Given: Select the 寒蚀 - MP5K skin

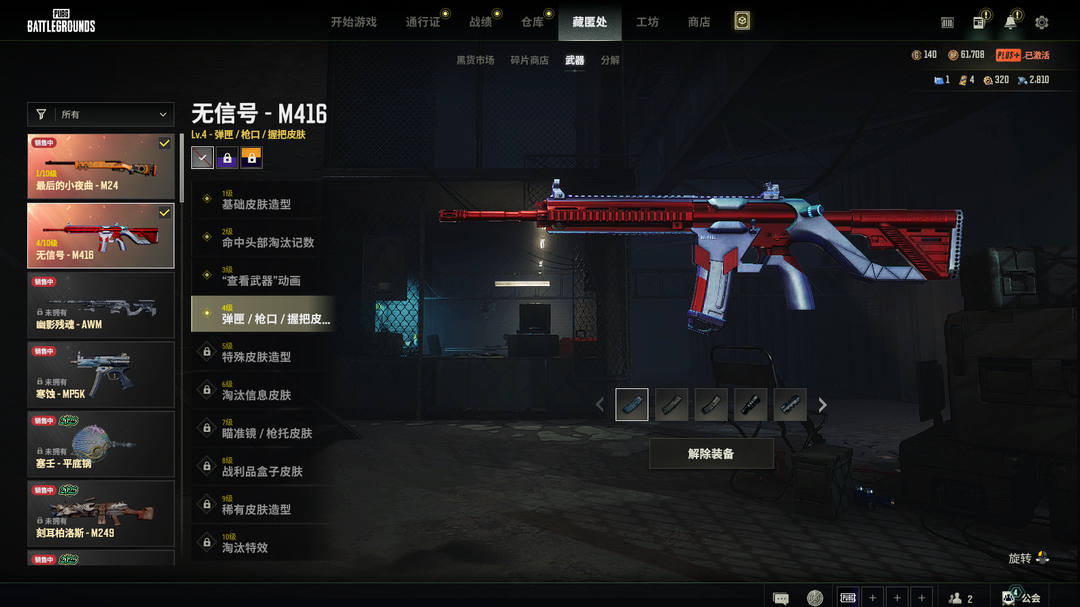Looking at the screenshot, I should (x=100, y=374).
